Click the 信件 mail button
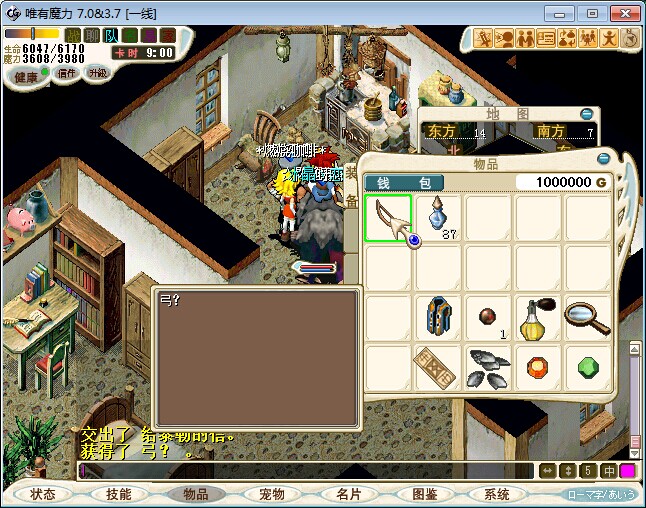646x508 pixels. (x=67, y=73)
